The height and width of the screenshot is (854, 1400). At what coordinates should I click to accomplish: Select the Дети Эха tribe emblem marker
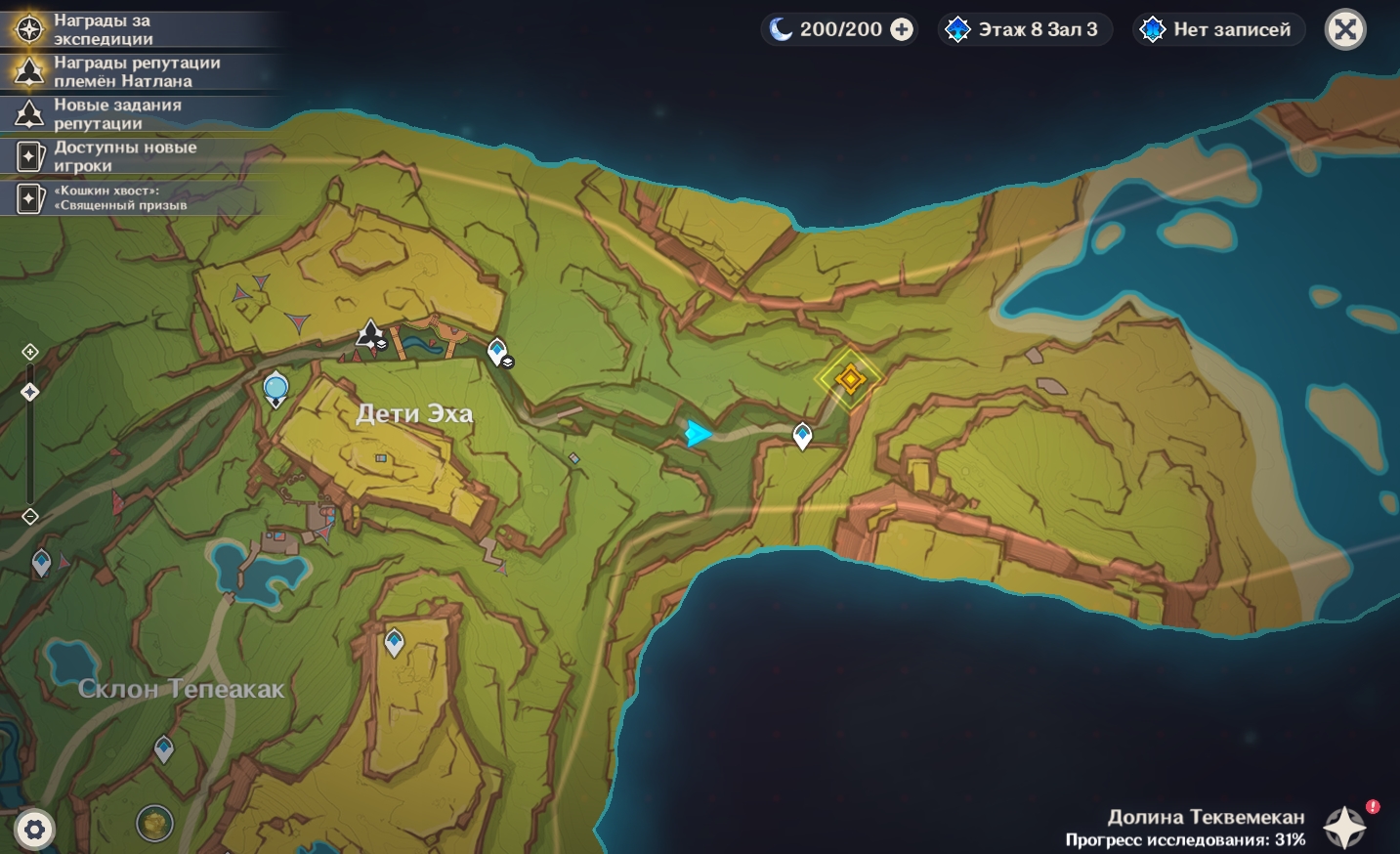tap(370, 335)
